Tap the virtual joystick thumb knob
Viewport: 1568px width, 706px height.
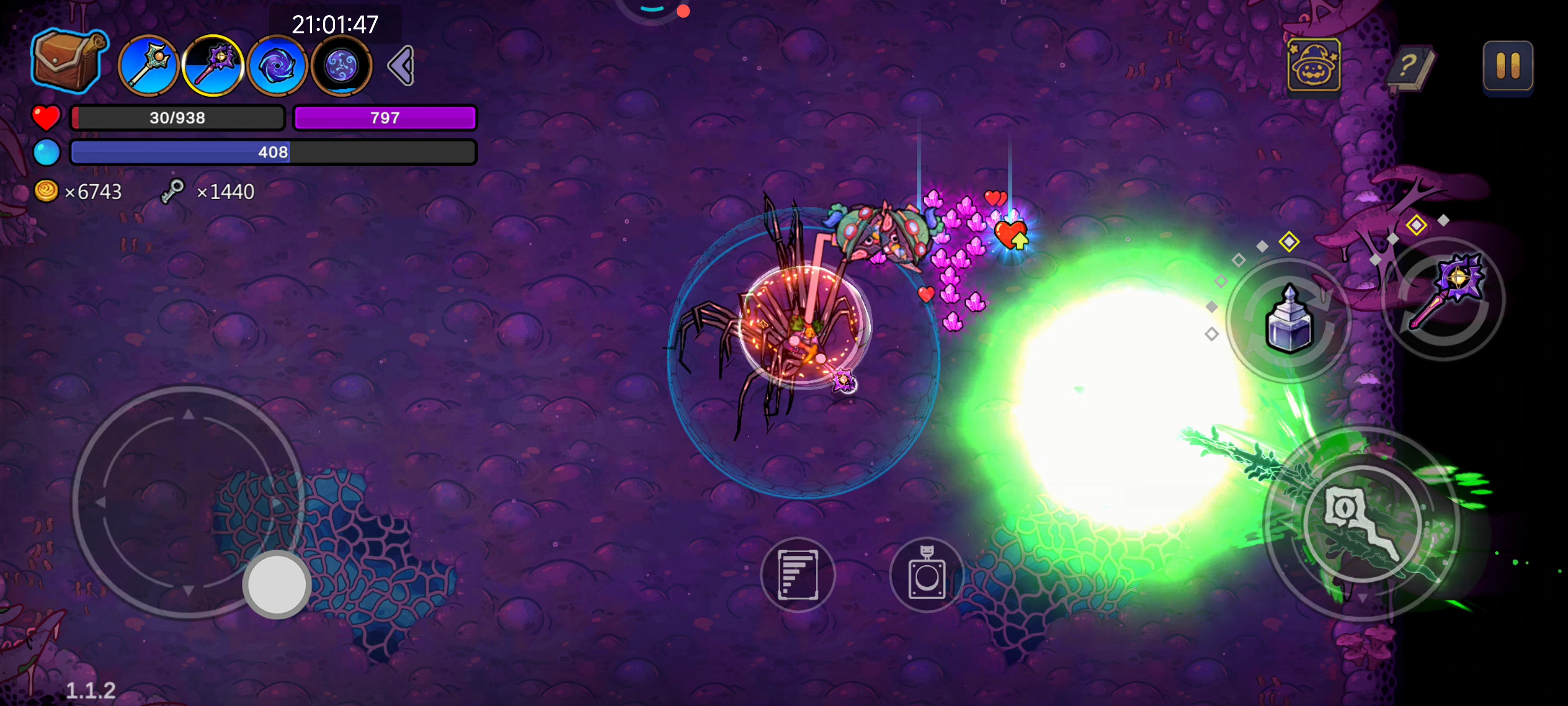pos(277,583)
